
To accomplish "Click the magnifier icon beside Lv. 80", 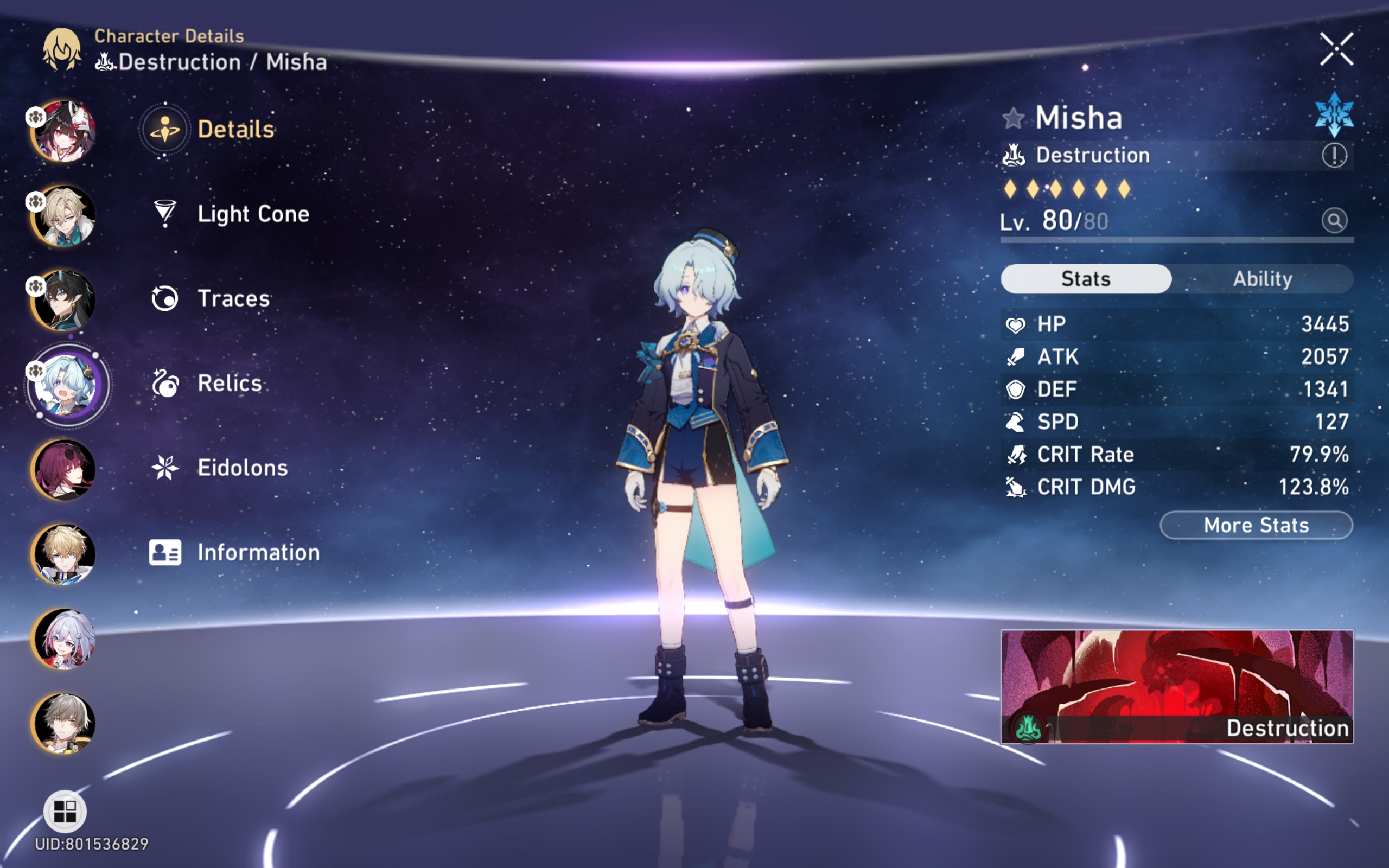I will (1336, 221).
